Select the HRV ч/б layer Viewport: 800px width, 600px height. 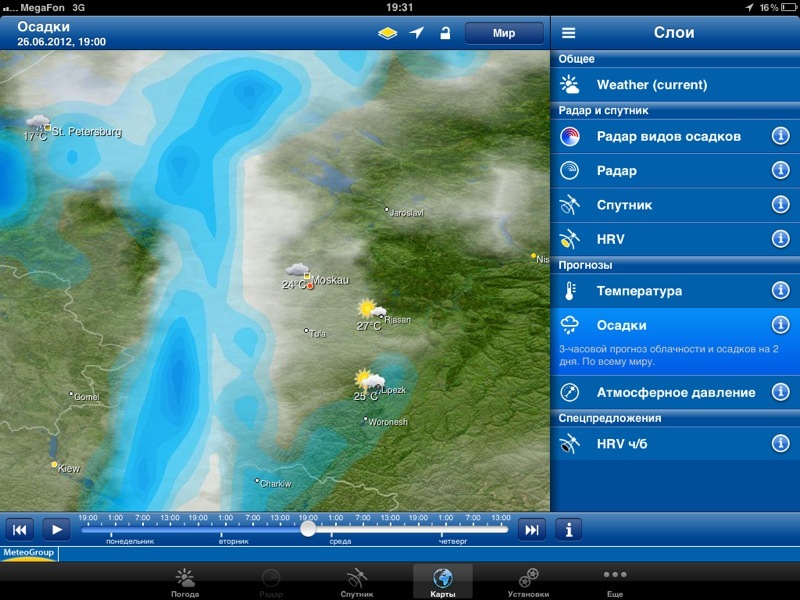[x=660, y=443]
